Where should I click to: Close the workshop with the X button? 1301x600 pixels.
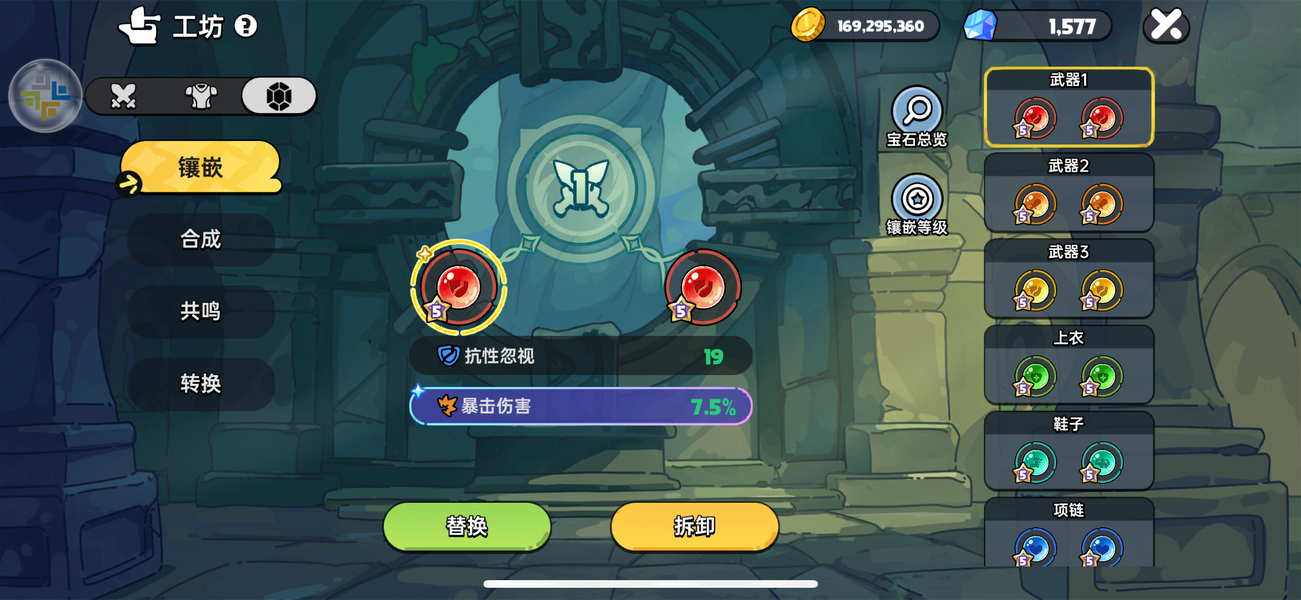pyautogui.click(x=1165, y=26)
